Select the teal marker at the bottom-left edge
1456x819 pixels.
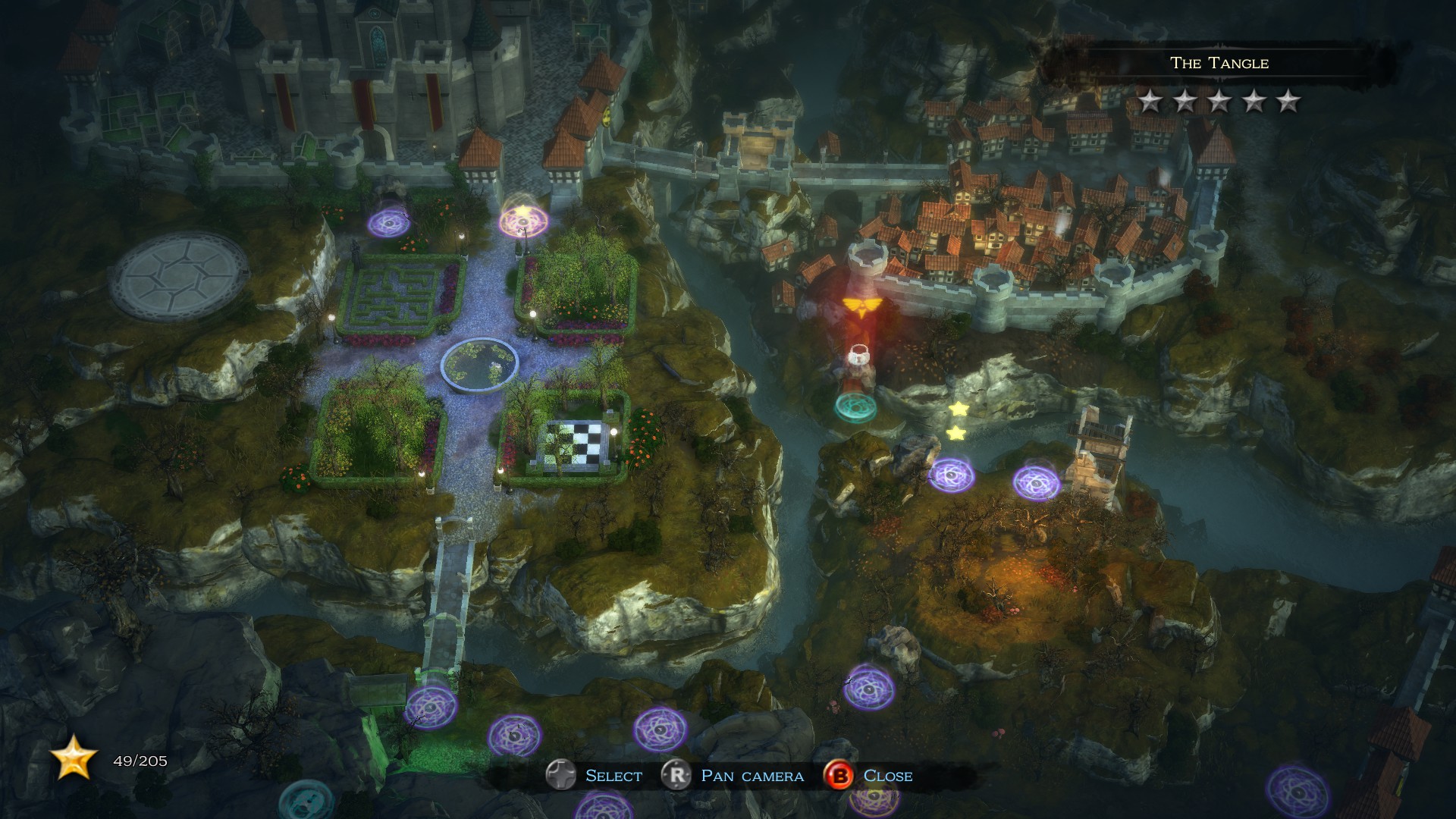click(x=306, y=800)
